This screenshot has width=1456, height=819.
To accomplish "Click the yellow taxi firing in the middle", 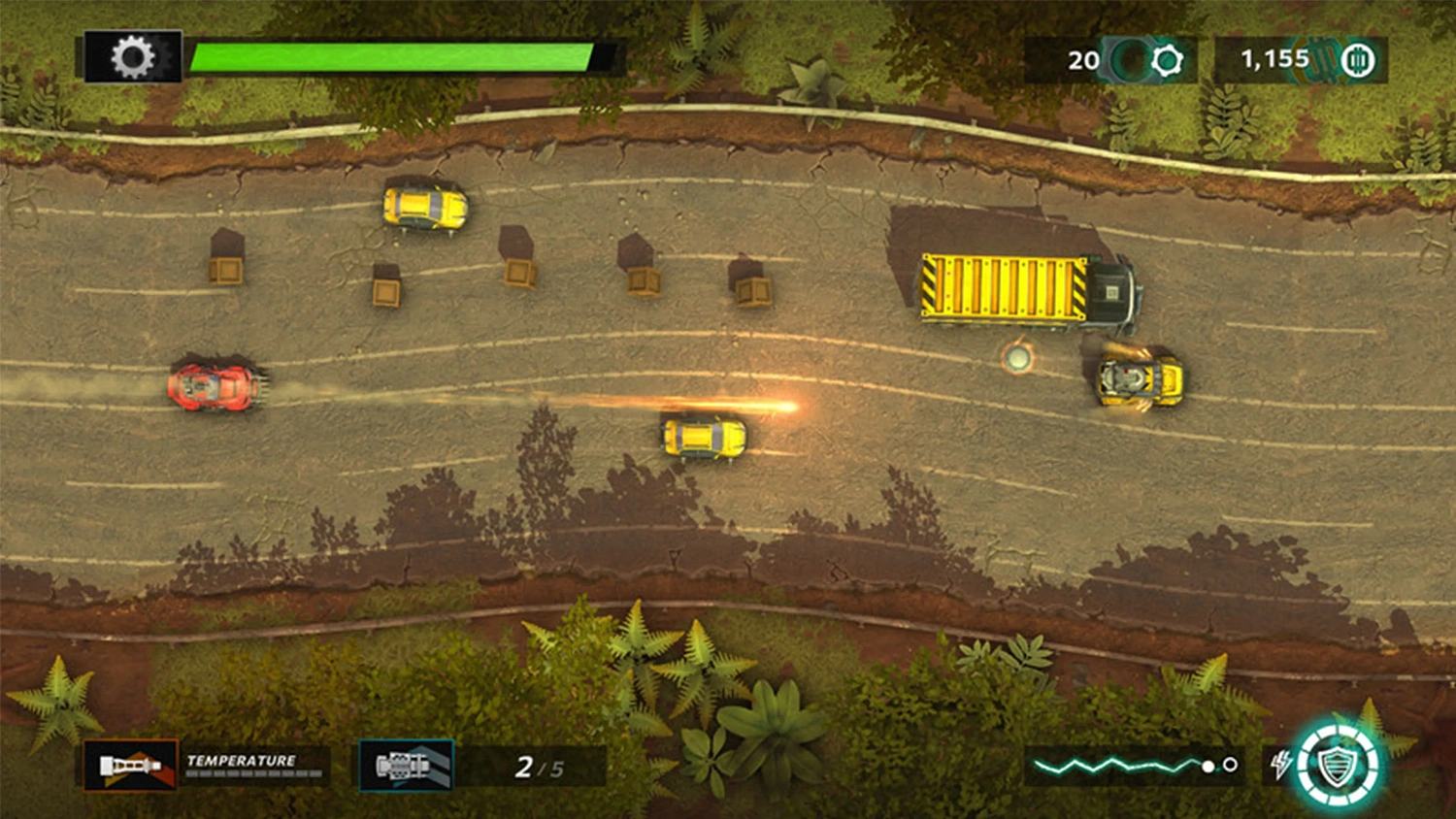I will [704, 439].
